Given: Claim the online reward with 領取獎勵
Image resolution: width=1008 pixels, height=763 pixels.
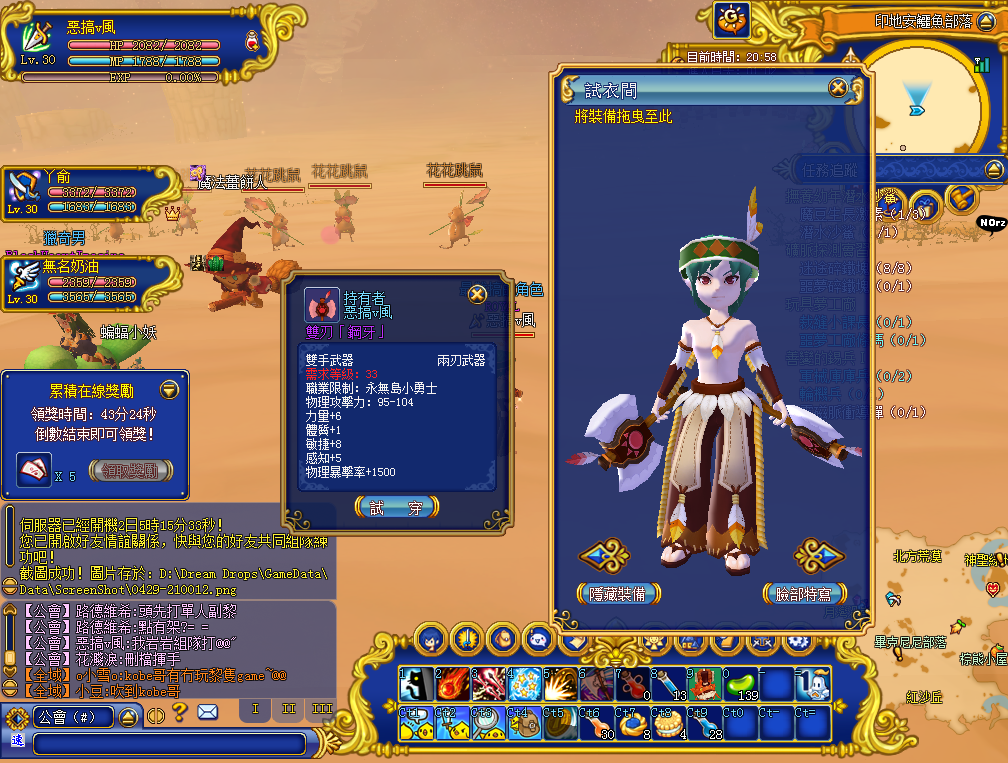Looking at the screenshot, I should pos(130,470).
